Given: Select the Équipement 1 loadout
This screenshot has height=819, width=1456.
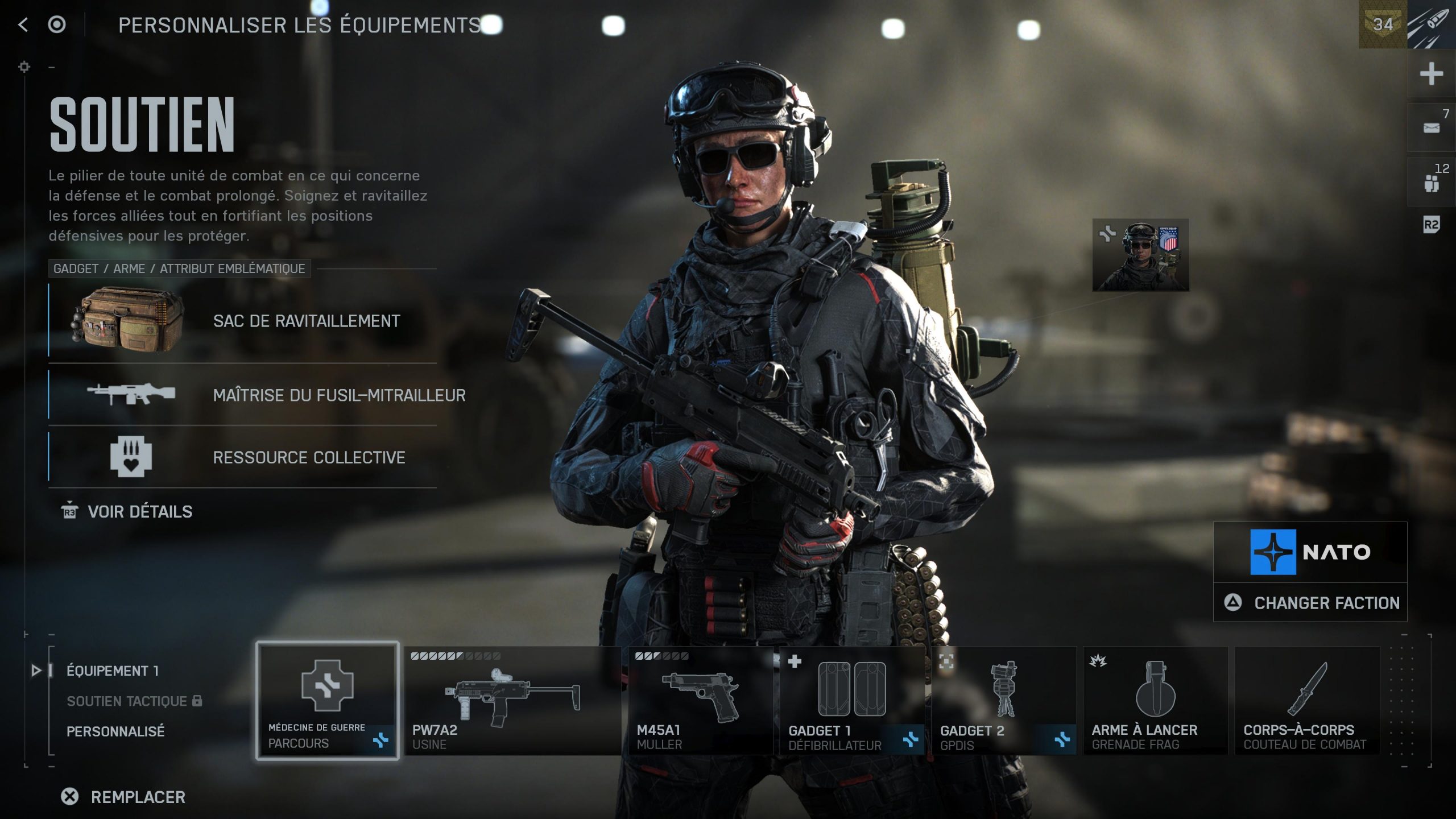Looking at the screenshot, I should coord(112,671).
